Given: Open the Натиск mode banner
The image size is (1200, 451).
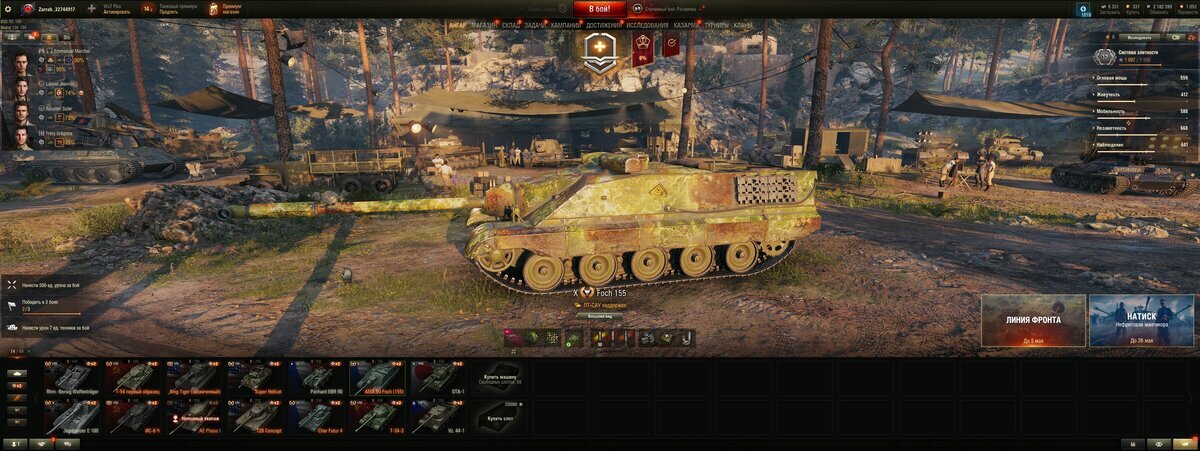Looking at the screenshot, I should tap(1141, 320).
